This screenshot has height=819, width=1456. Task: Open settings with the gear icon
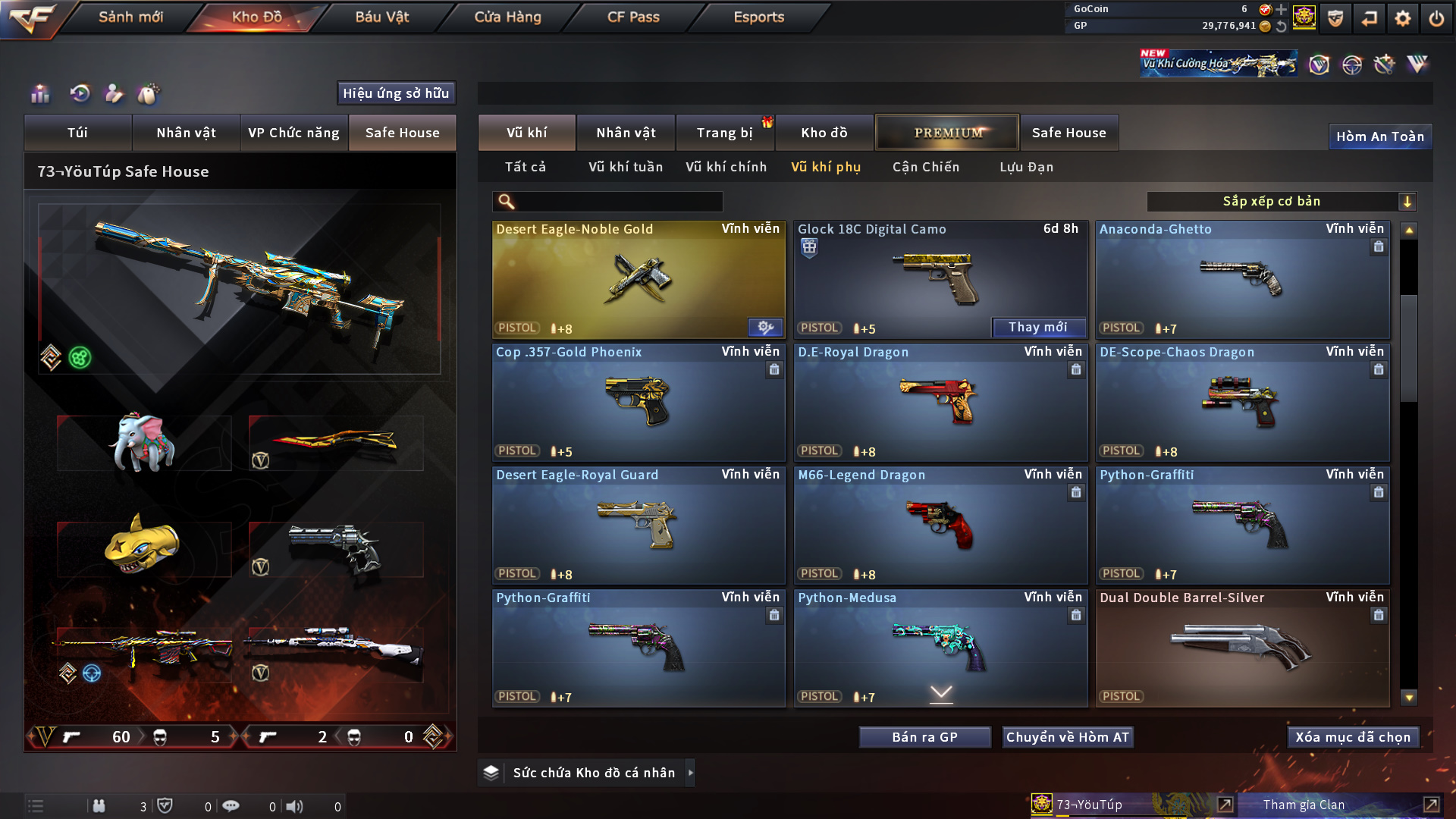coord(1402,18)
